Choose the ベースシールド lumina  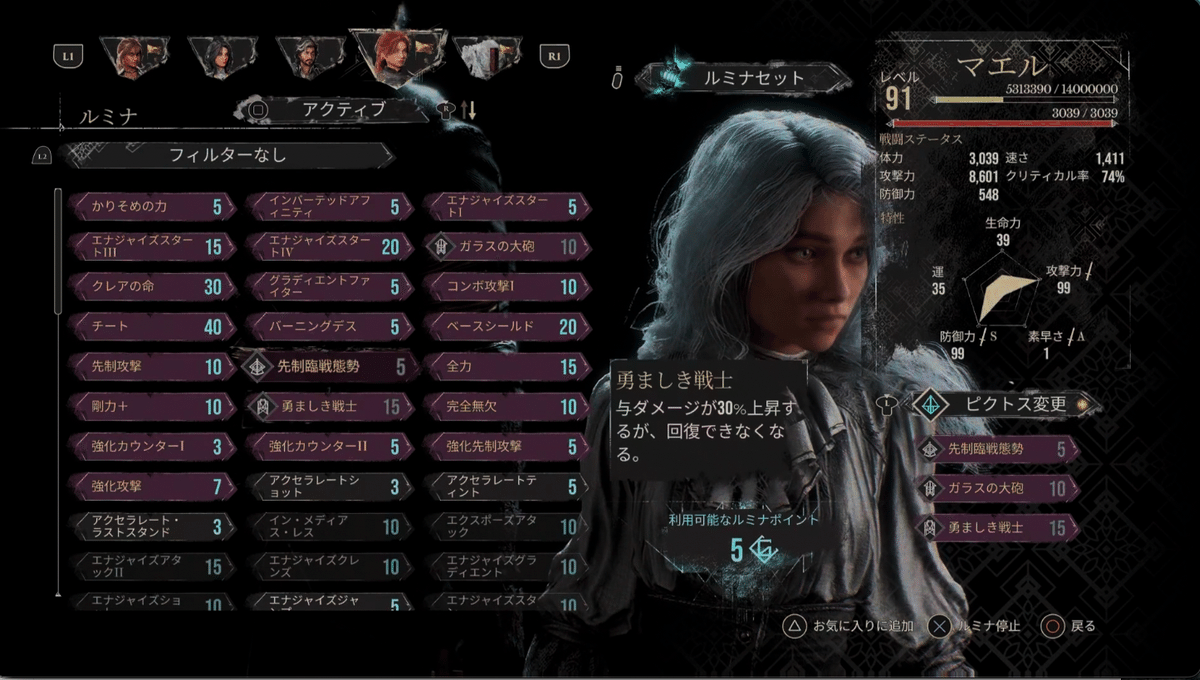(502, 327)
